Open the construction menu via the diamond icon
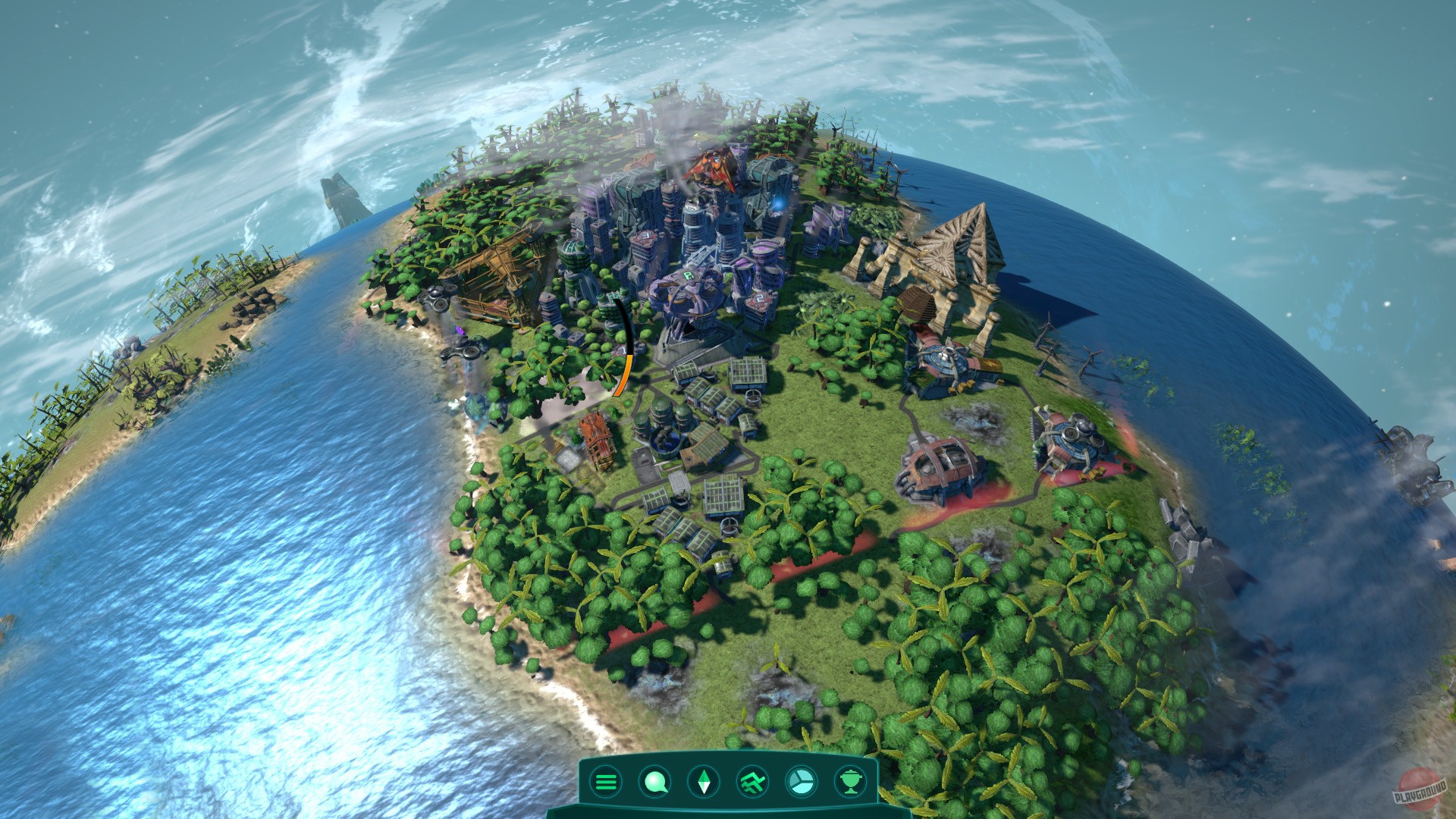The width and height of the screenshot is (1456, 819). click(704, 782)
